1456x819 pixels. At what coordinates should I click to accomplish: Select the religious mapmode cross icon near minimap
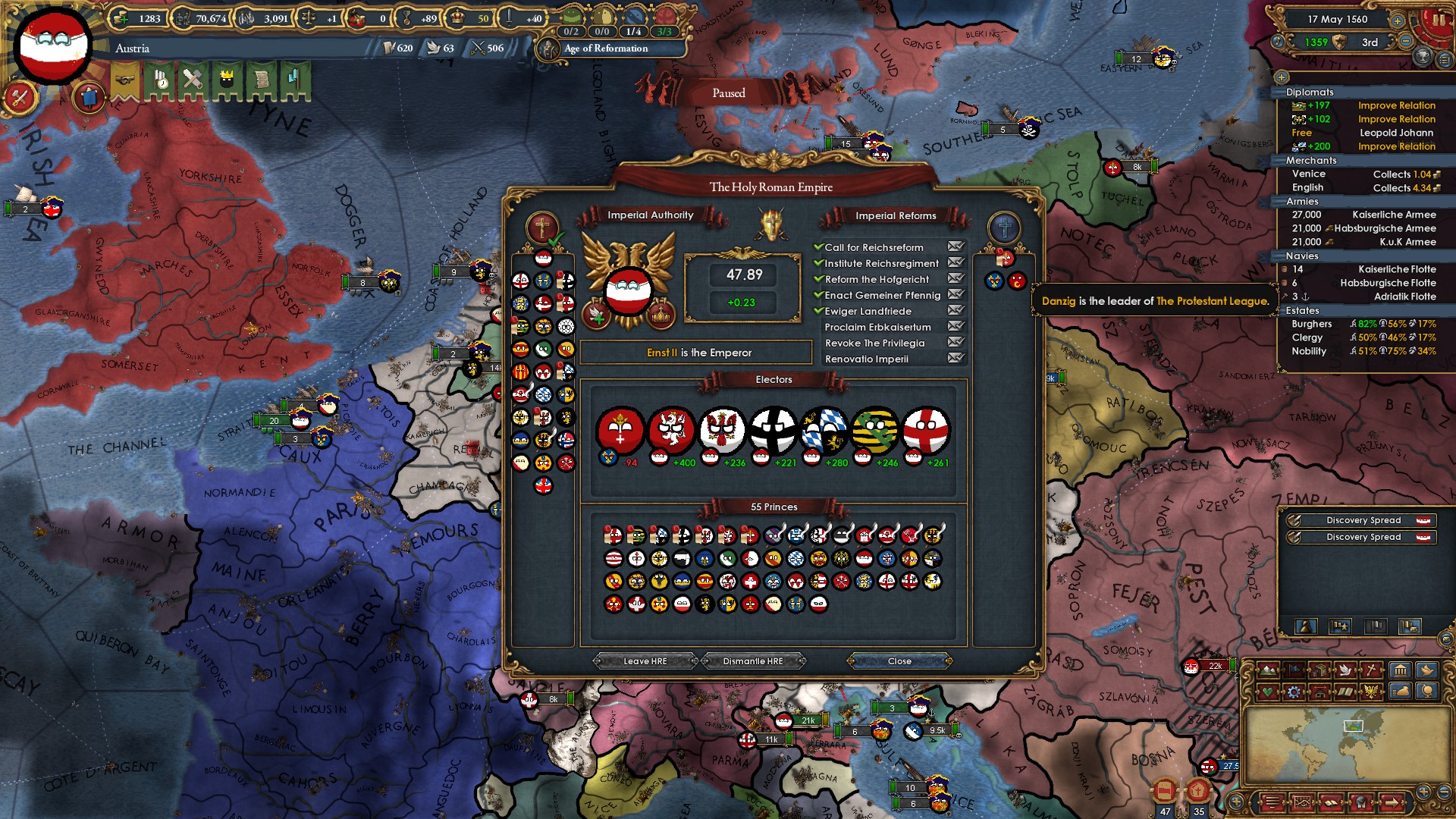point(1371,670)
